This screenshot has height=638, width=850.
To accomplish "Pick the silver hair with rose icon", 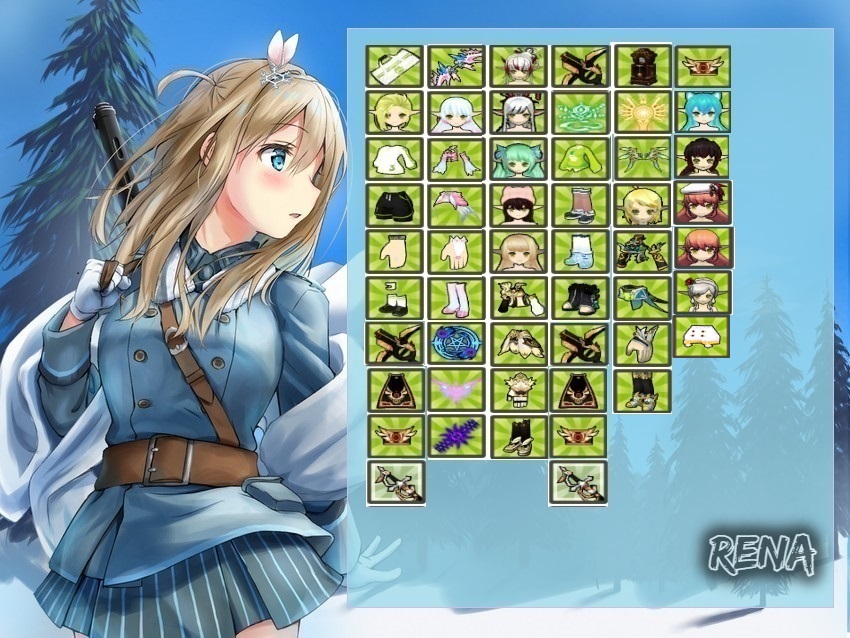I will 702,292.
